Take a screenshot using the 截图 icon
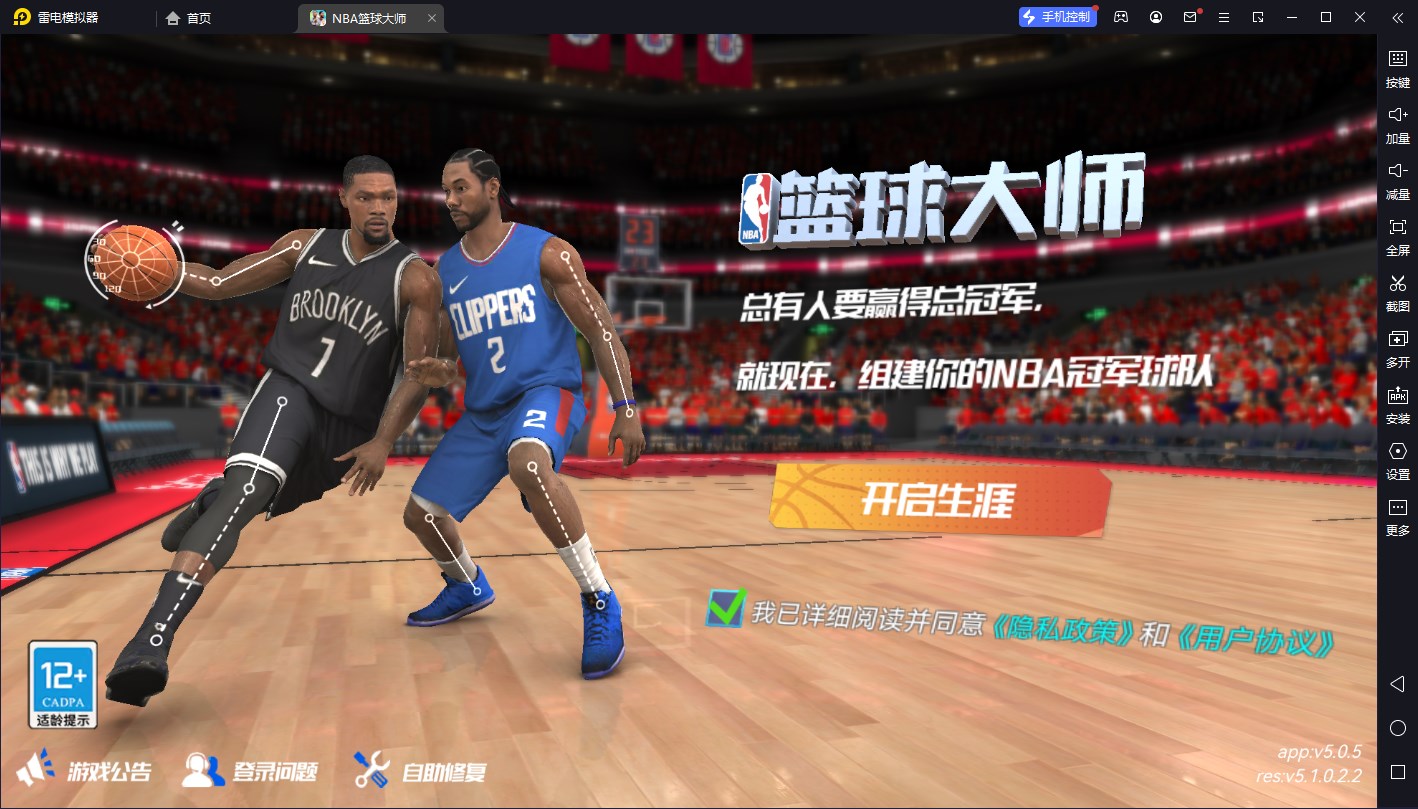Screen dimensions: 1418x809 (x=1397, y=294)
